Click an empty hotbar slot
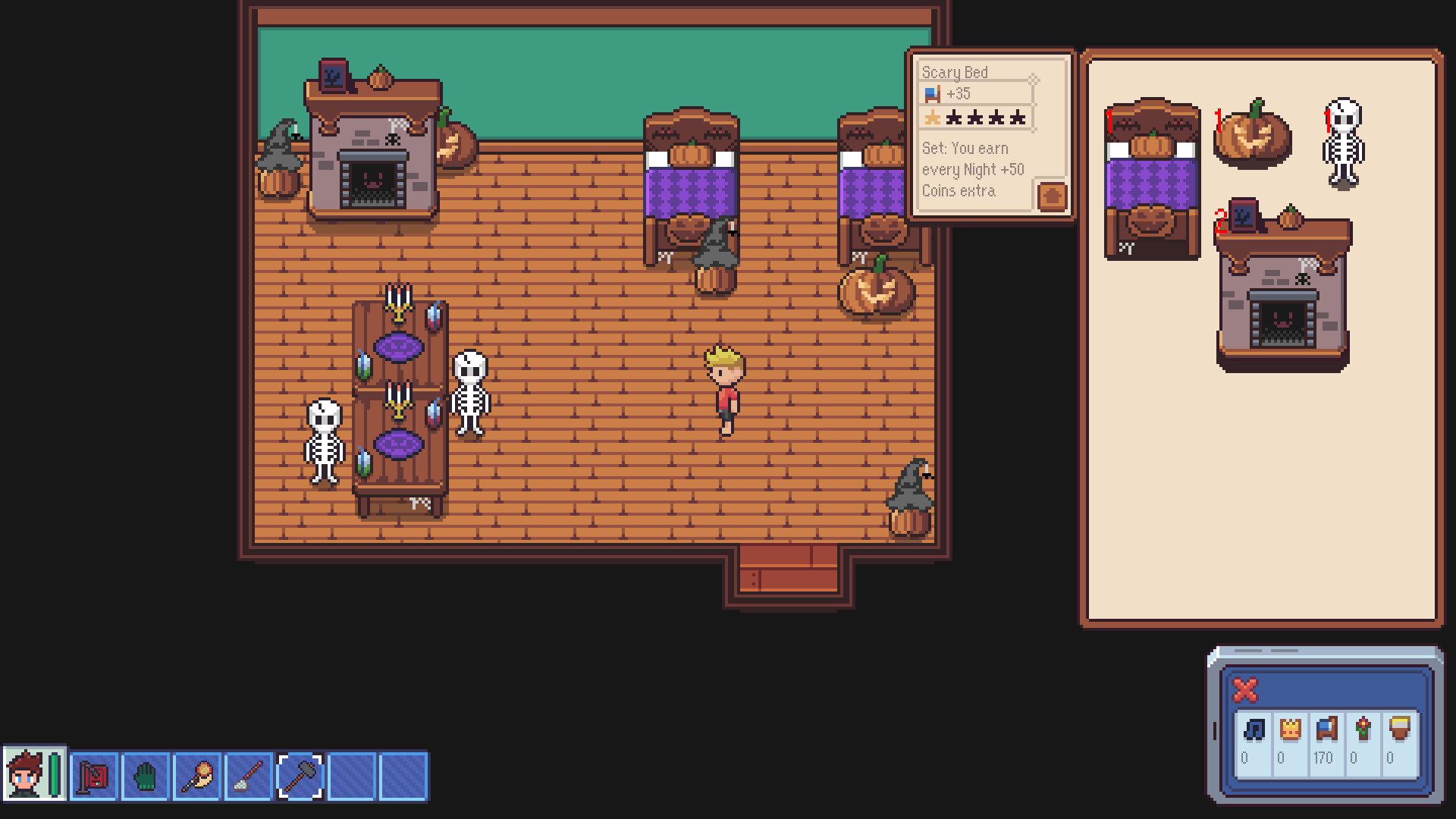 point(349,776)
